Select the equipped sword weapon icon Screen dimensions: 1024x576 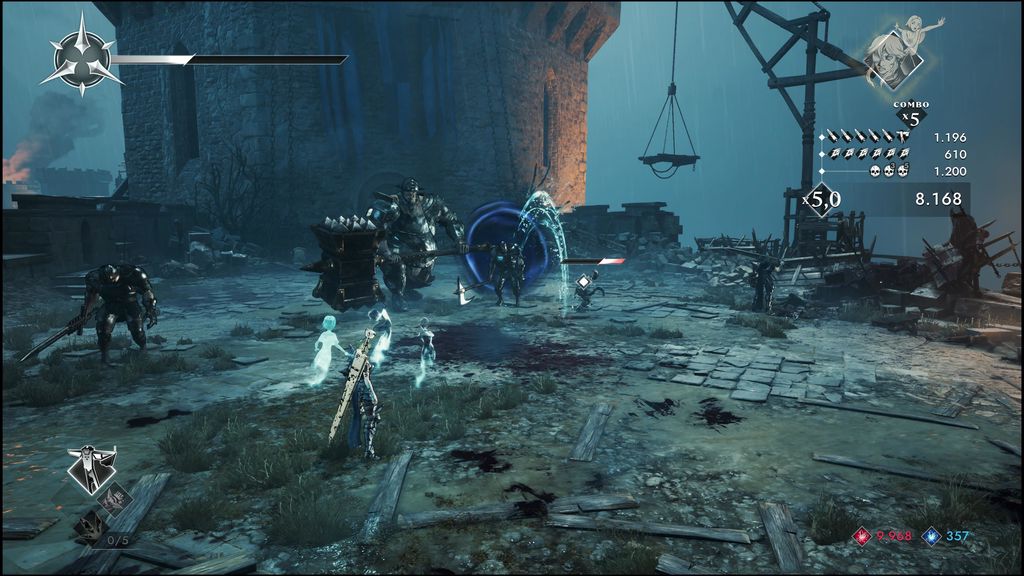92,469
